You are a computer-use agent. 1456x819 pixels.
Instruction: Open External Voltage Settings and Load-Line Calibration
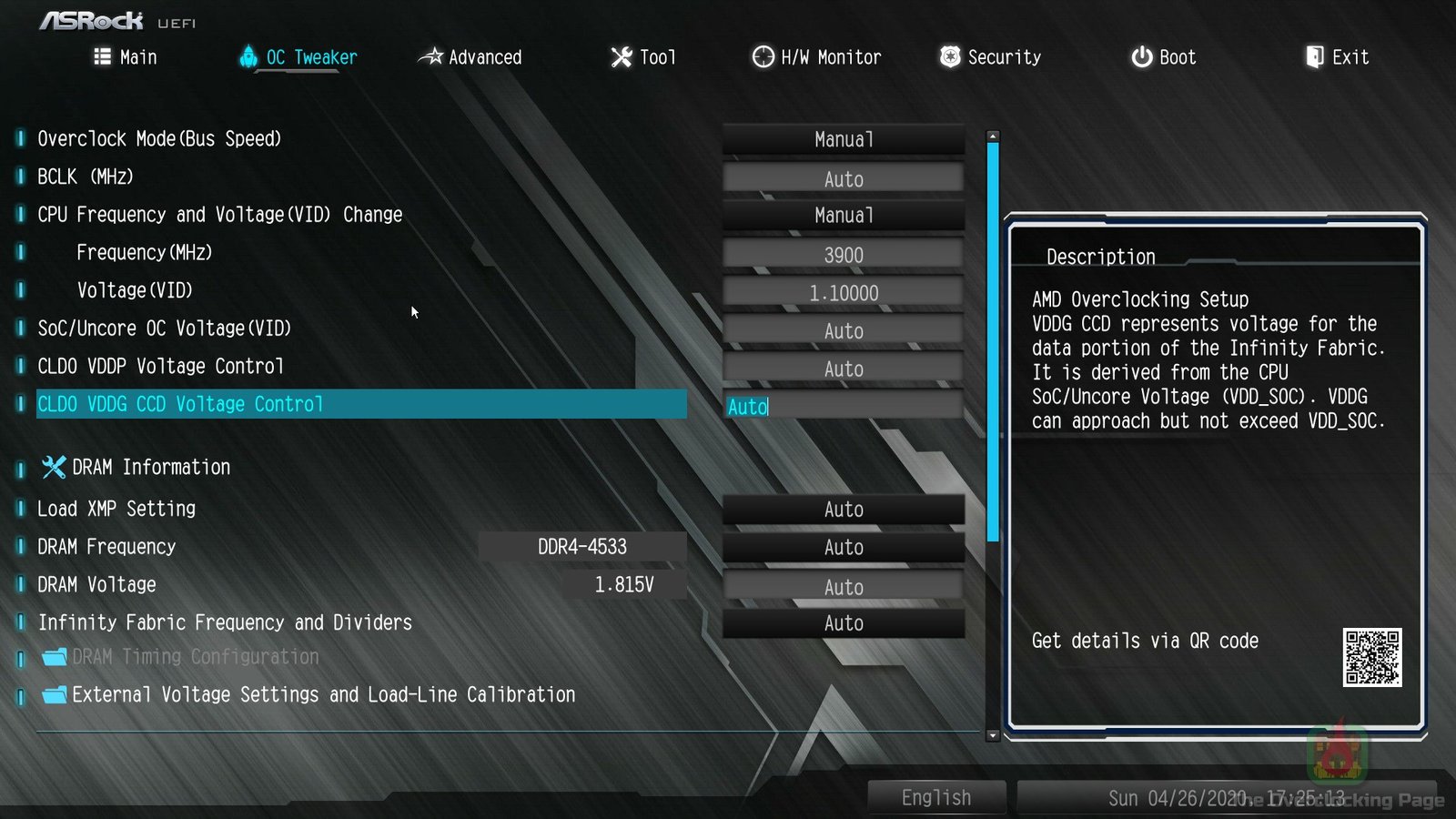pyautogui.click(x=323, y=695)
